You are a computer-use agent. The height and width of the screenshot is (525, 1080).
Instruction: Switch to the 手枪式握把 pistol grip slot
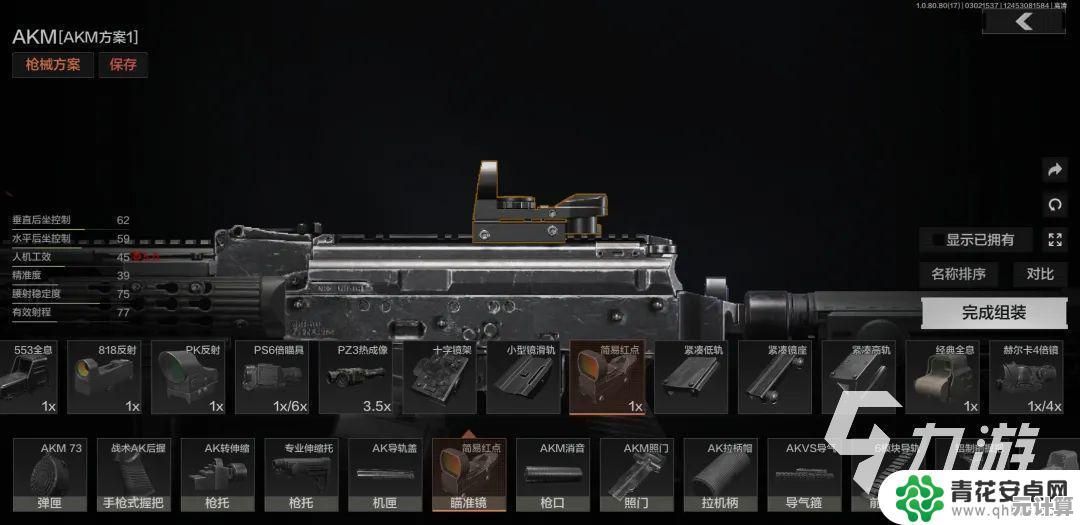point(133,475)
